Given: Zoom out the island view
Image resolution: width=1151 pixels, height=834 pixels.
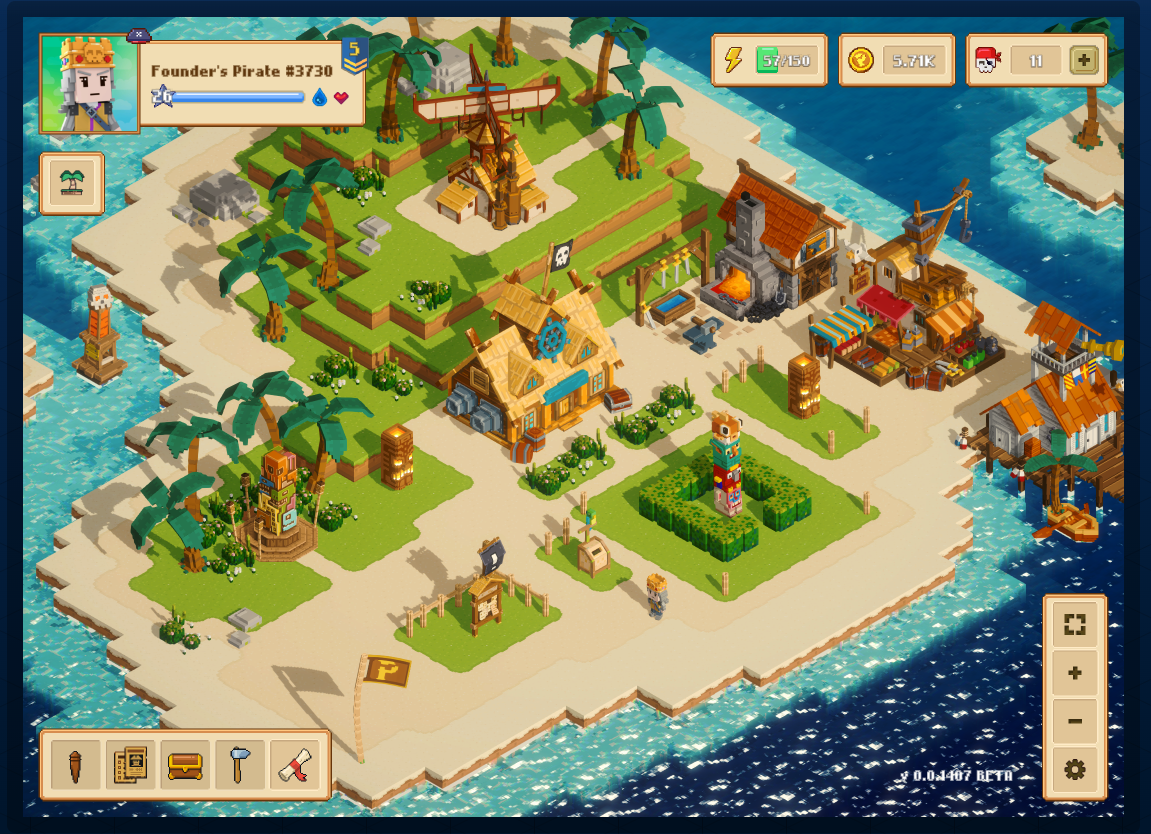Looking at the screenshot, I should click(1075, 721).
